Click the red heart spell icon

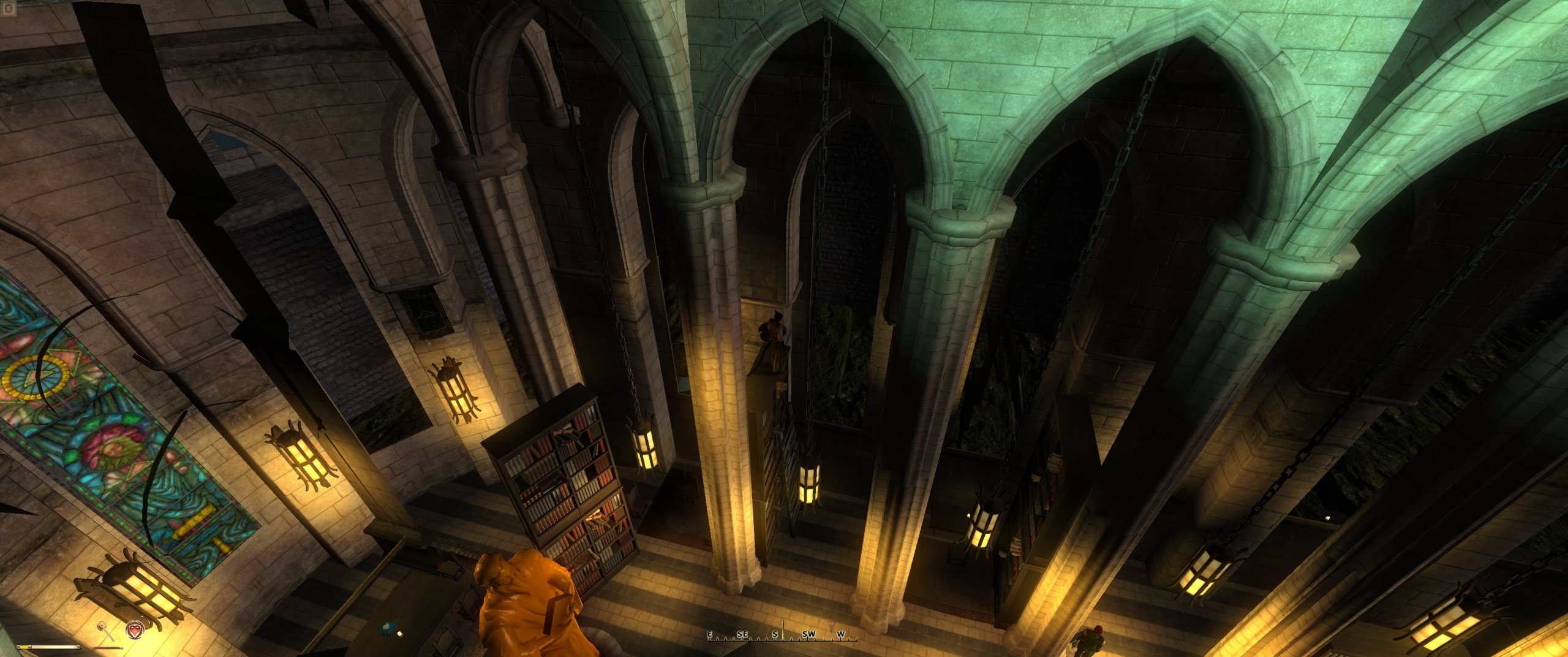click(134, 629)
